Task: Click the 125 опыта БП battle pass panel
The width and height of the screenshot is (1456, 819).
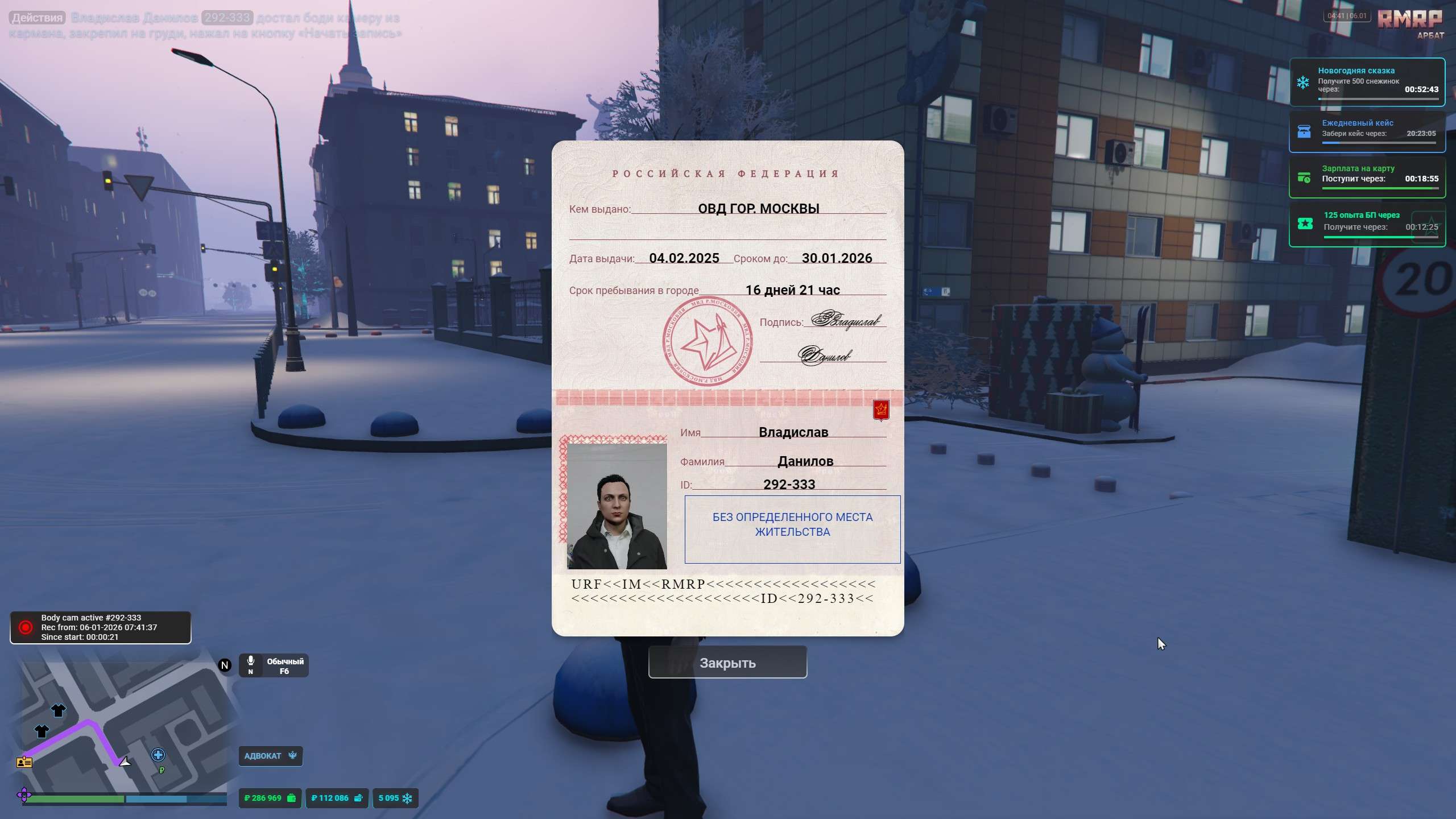Action: (x=1367, y=224)
